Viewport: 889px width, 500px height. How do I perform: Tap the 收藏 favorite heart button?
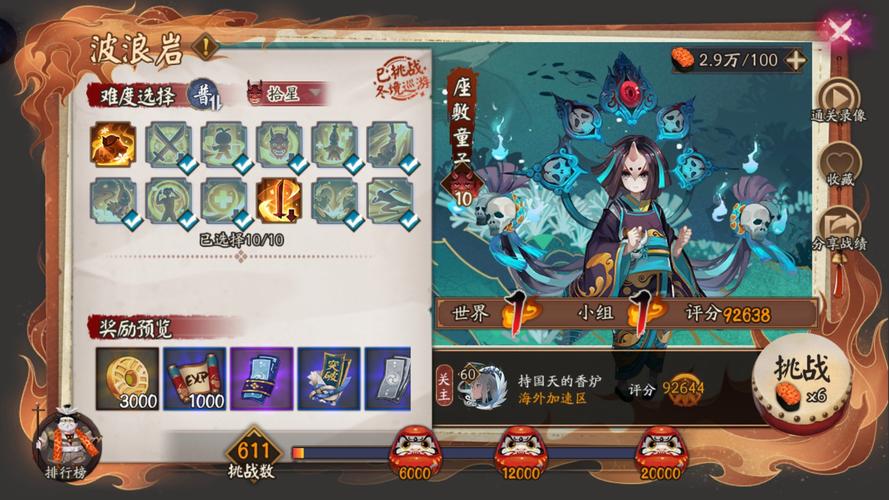838,167
